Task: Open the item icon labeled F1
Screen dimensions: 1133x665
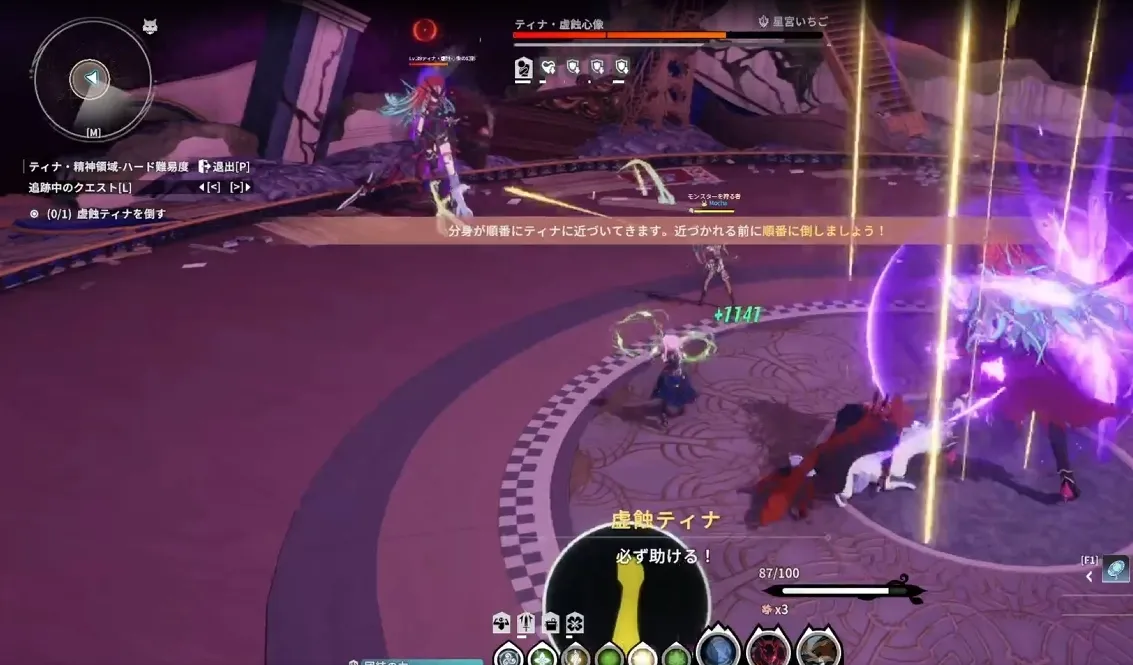Action: (1115, 570)
